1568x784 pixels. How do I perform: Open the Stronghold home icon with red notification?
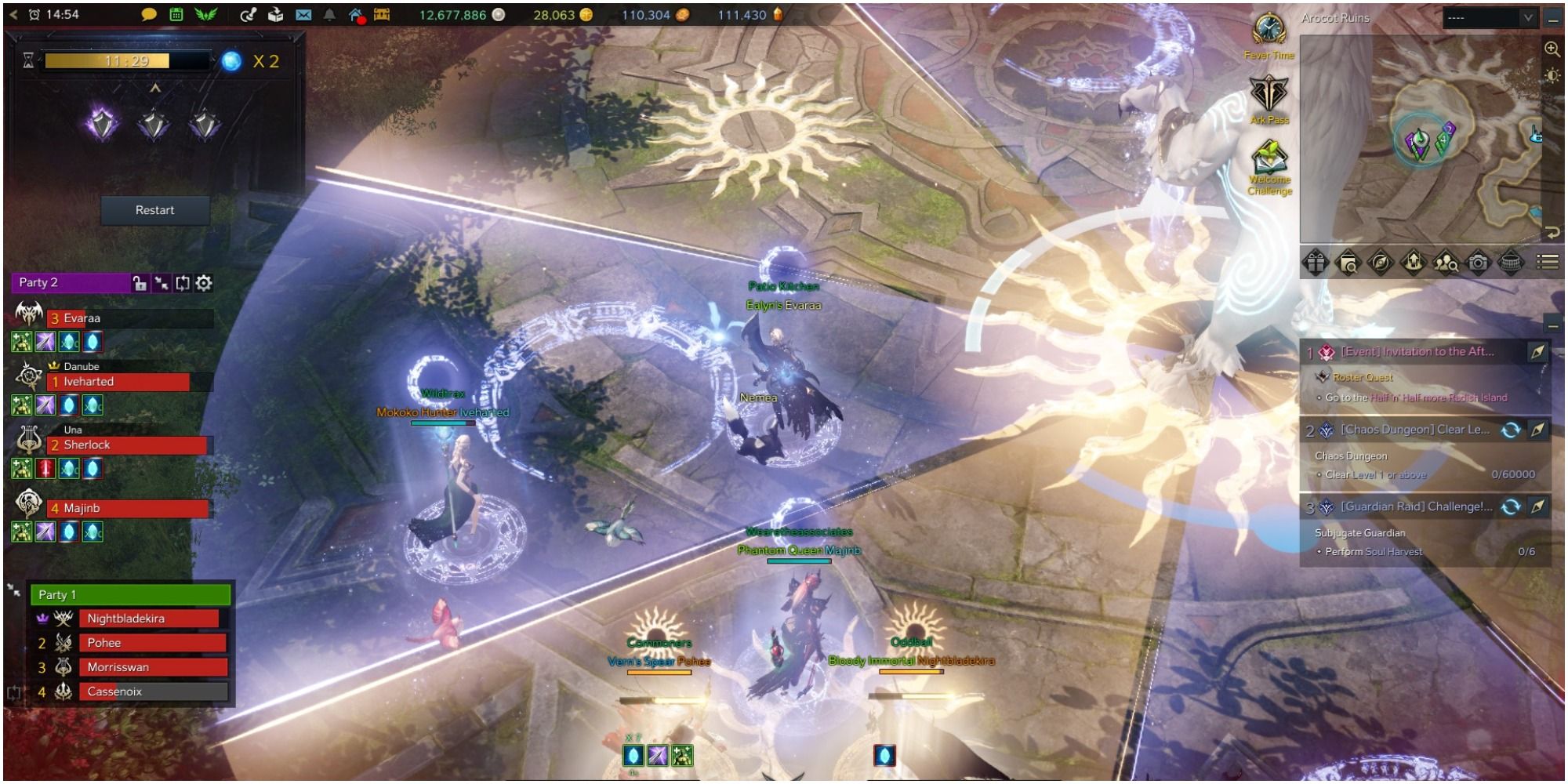tap(355, 14)
